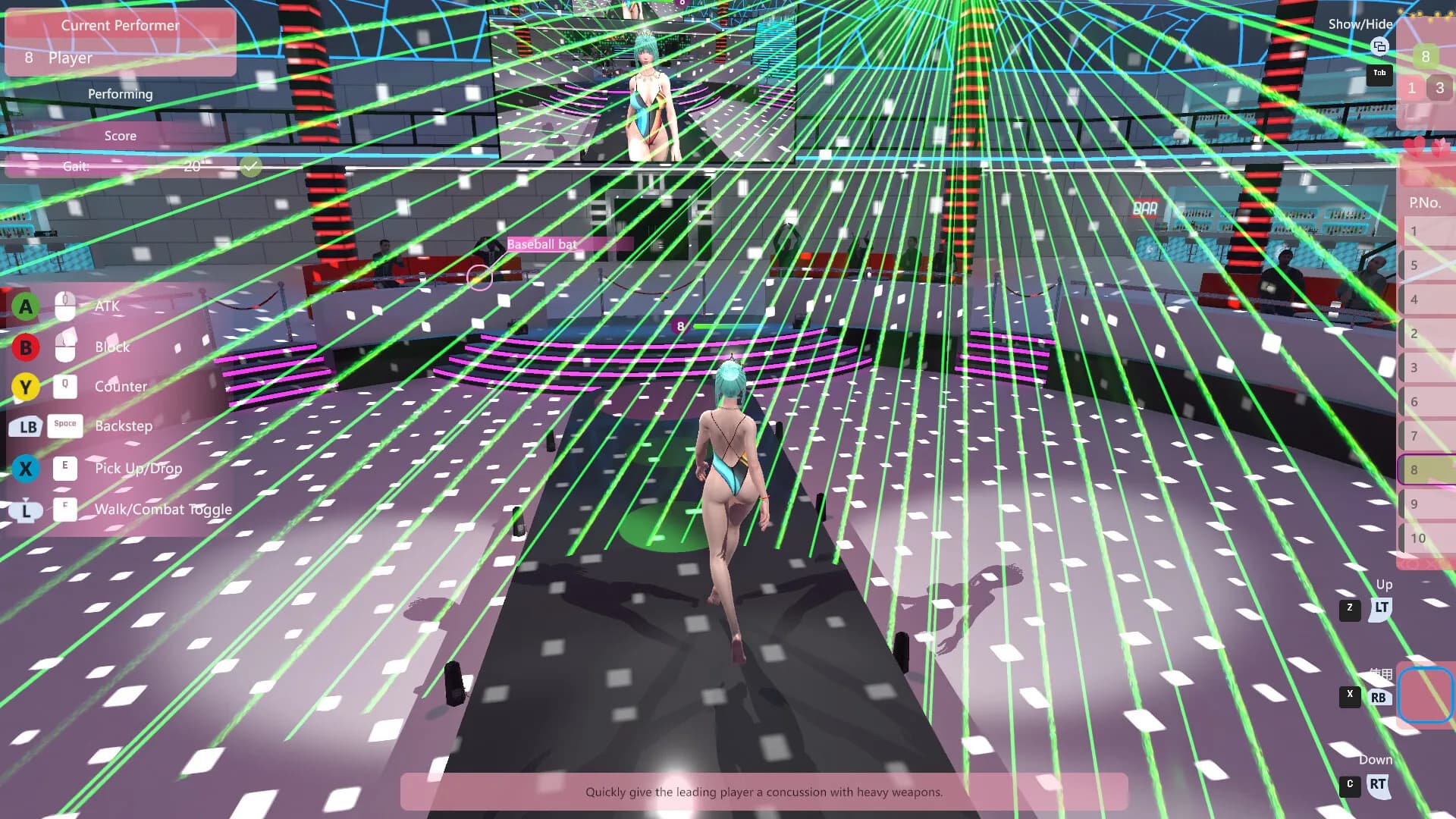The image size is (1456, 819).
Task: Select the highlighted Tab key label
Action: pos(1379,74)
